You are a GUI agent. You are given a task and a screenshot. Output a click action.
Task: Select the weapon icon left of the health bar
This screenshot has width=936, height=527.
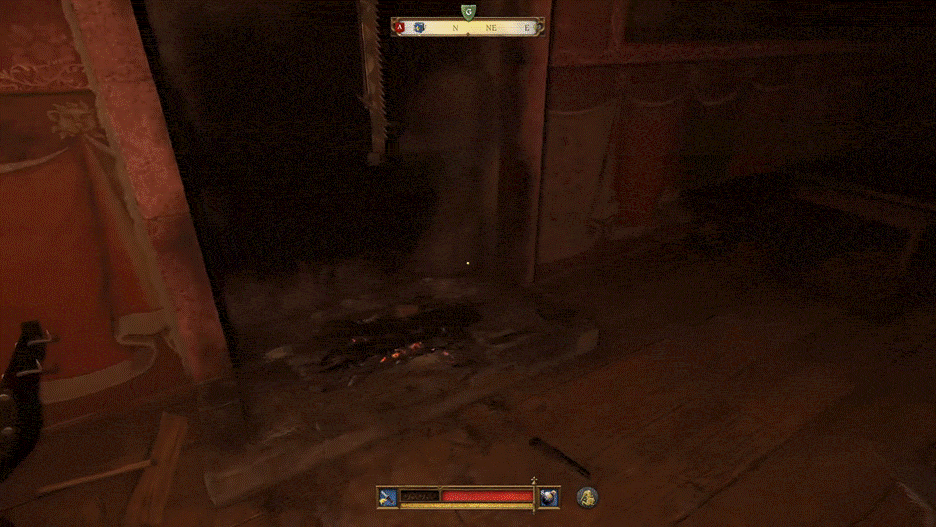pyautogui.click(x=388, y=496)
